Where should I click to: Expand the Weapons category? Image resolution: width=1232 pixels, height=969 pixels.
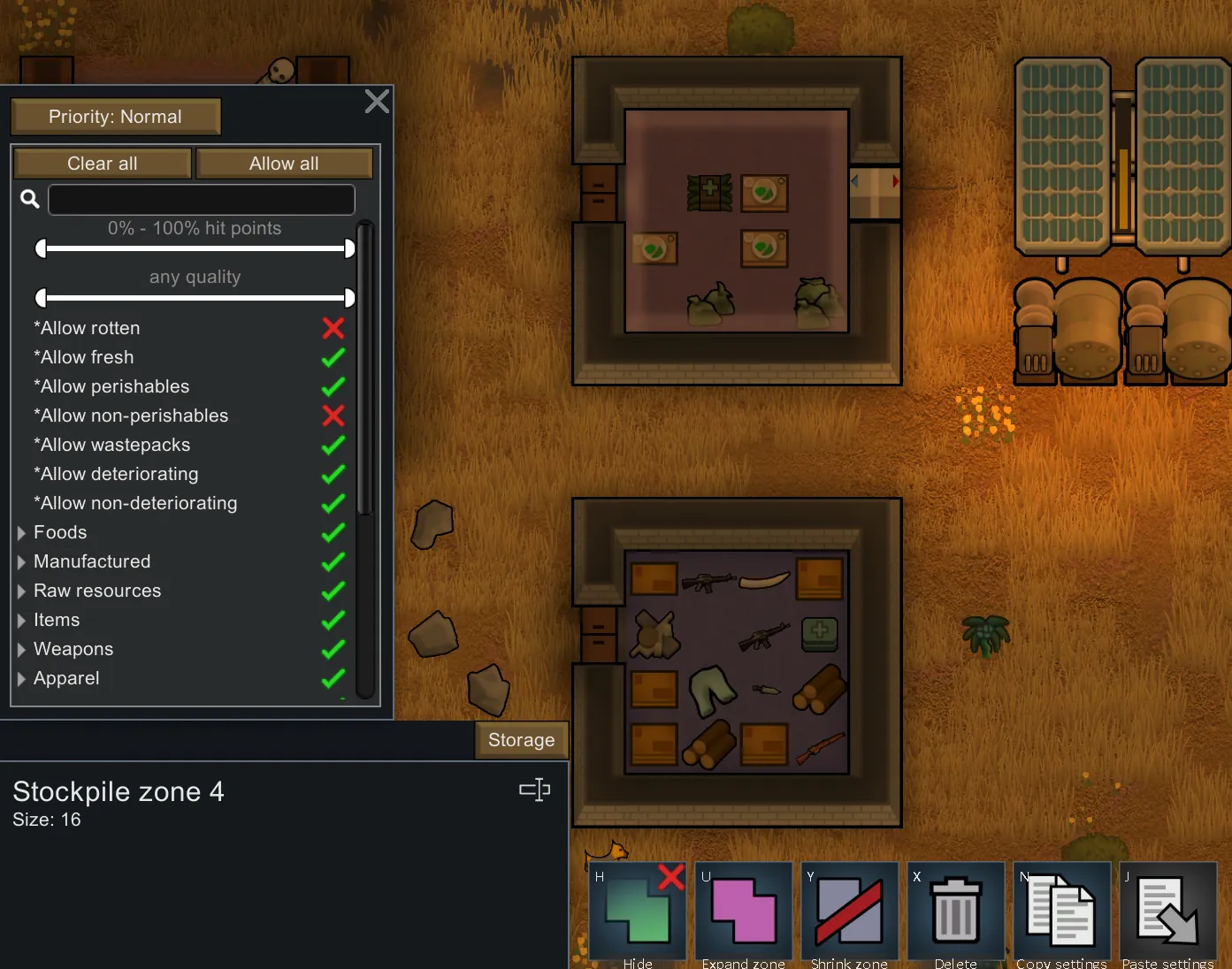point(21,650)
